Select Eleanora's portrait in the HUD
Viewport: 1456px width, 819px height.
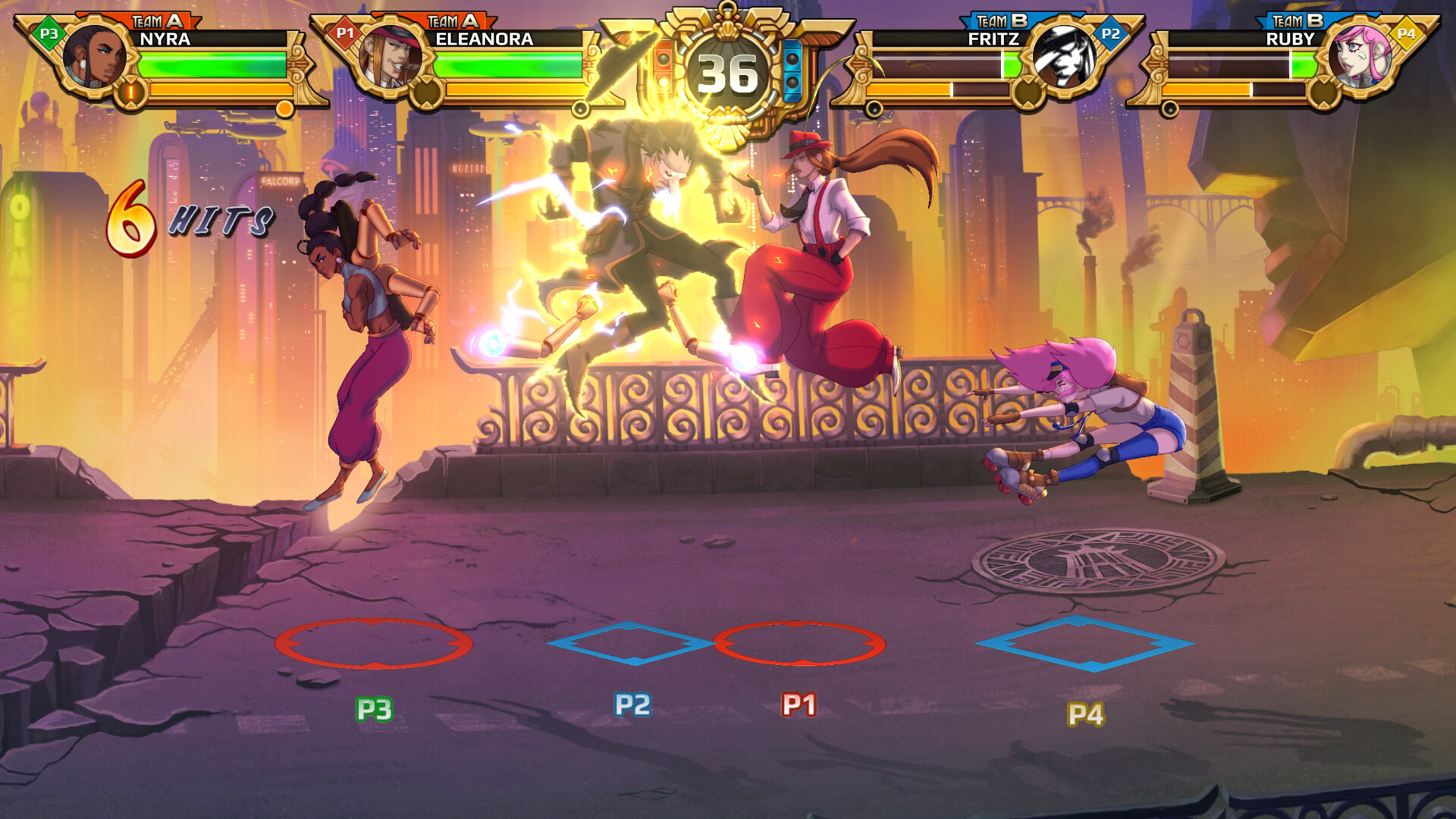[x=390, y=57]
